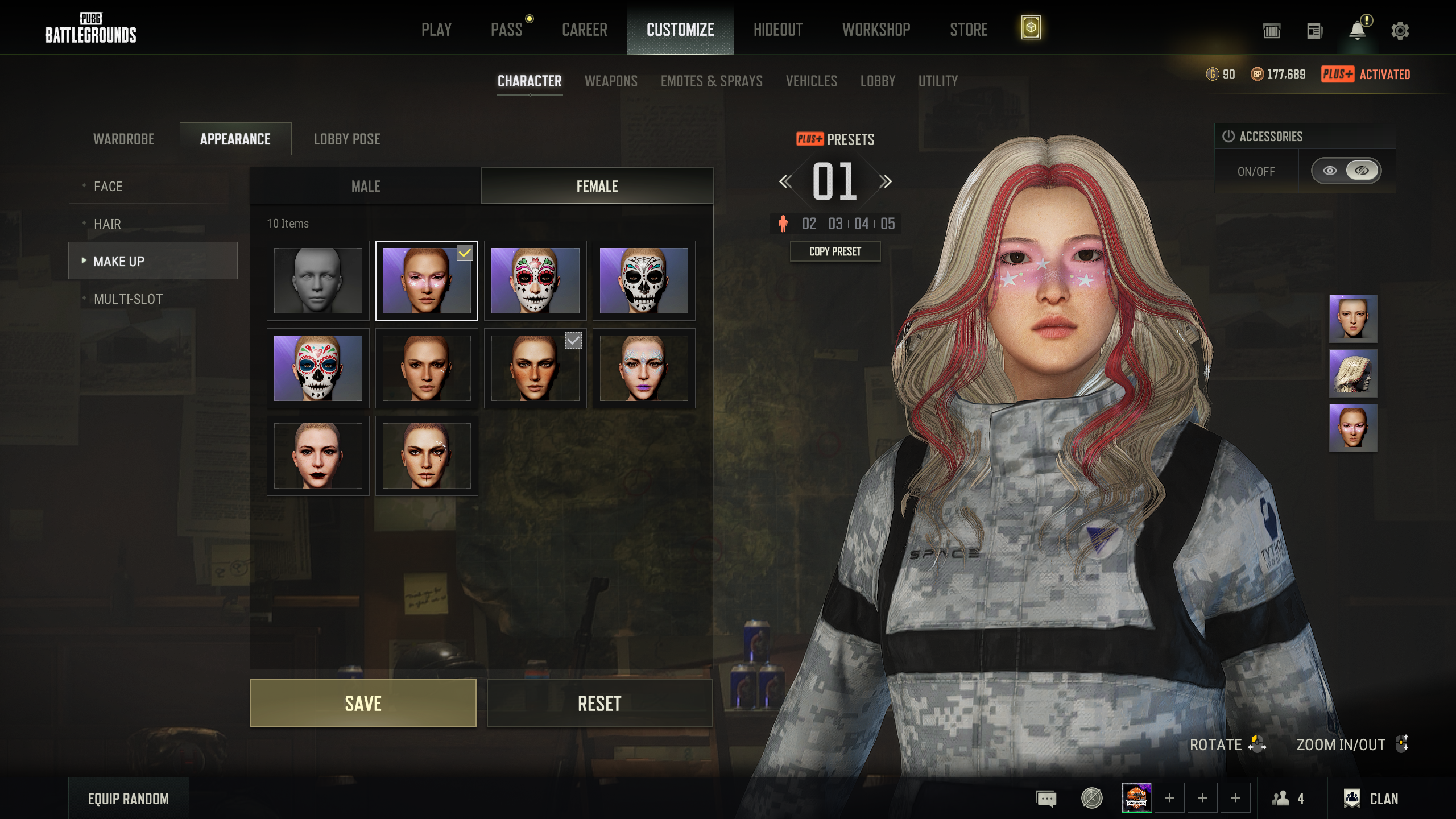Reset appearance changes
Image resolution: width=1456 pixels, height=819 pixels.
click(599, 703)
